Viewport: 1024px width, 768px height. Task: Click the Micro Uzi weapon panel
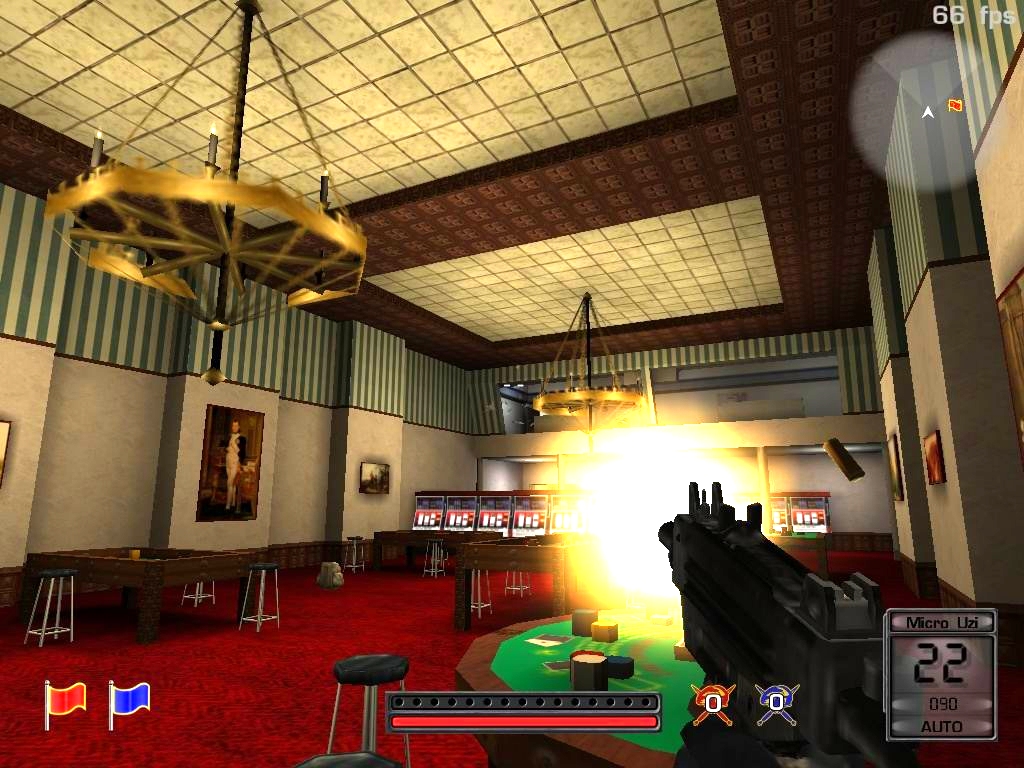tap(941, 674)
